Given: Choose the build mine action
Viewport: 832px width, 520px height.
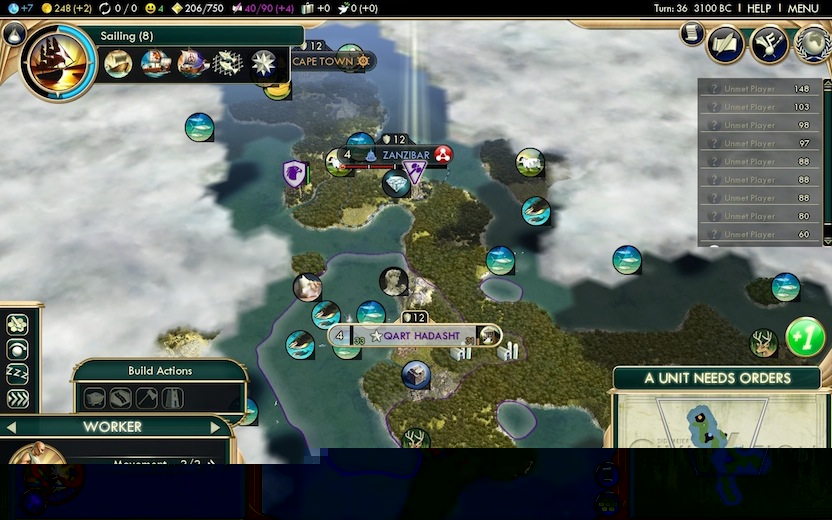Looking at the screenshot, I should point(95,398).
